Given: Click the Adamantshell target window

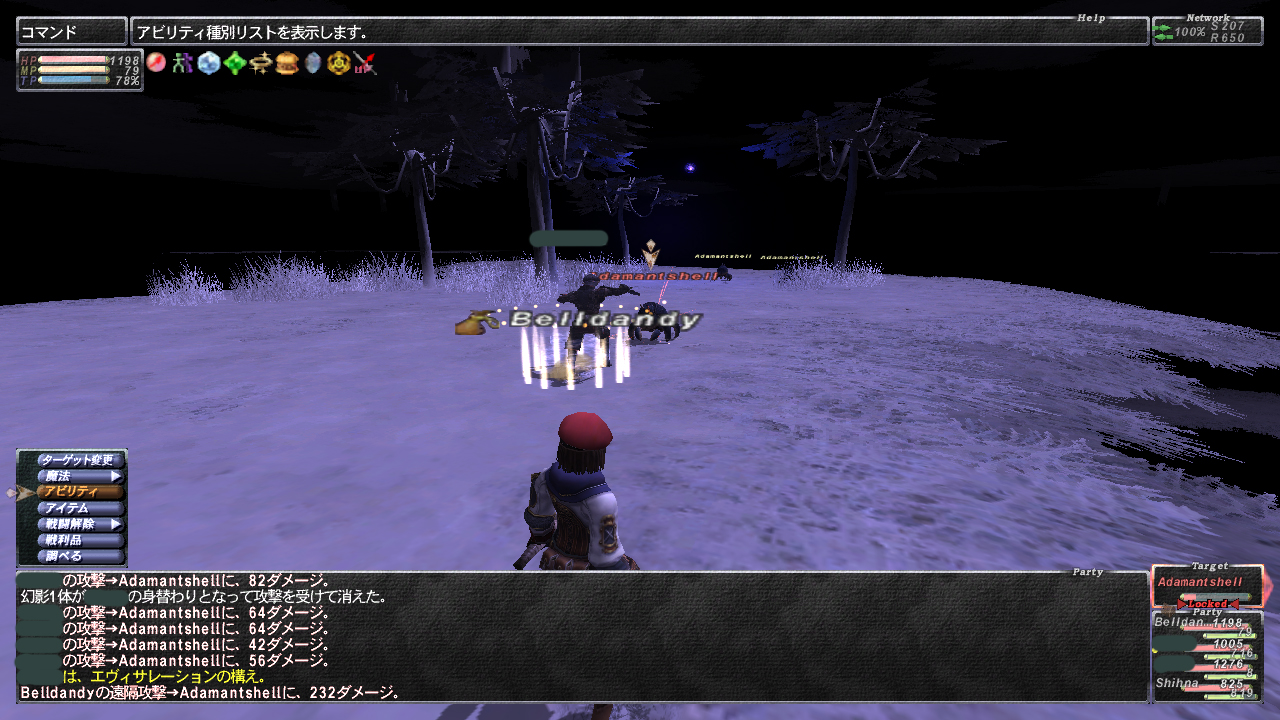Looking at the screenshot, I should [1207, 586].
